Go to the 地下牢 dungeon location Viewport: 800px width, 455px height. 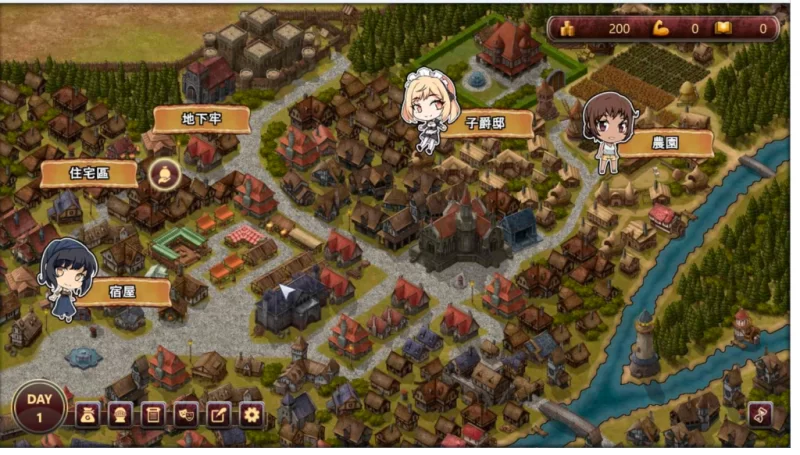[x=201, y=120]
